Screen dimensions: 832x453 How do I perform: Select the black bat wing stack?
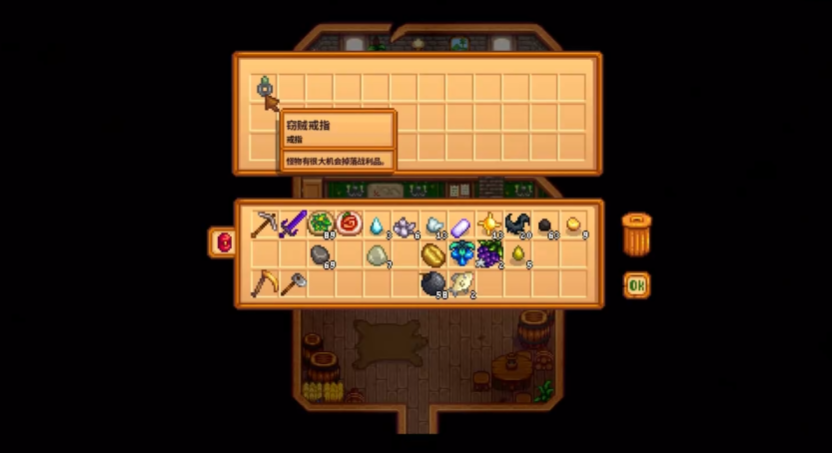[517, 224]
